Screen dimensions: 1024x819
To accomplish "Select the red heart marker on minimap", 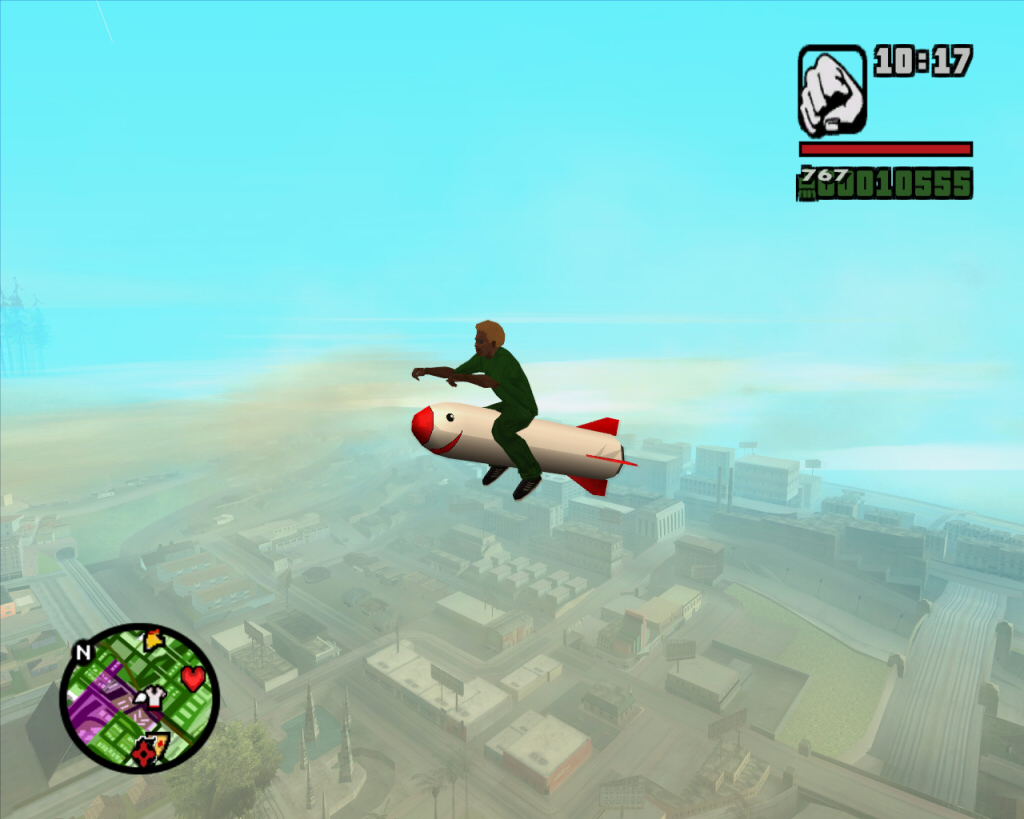I will (x=193, y=678).
